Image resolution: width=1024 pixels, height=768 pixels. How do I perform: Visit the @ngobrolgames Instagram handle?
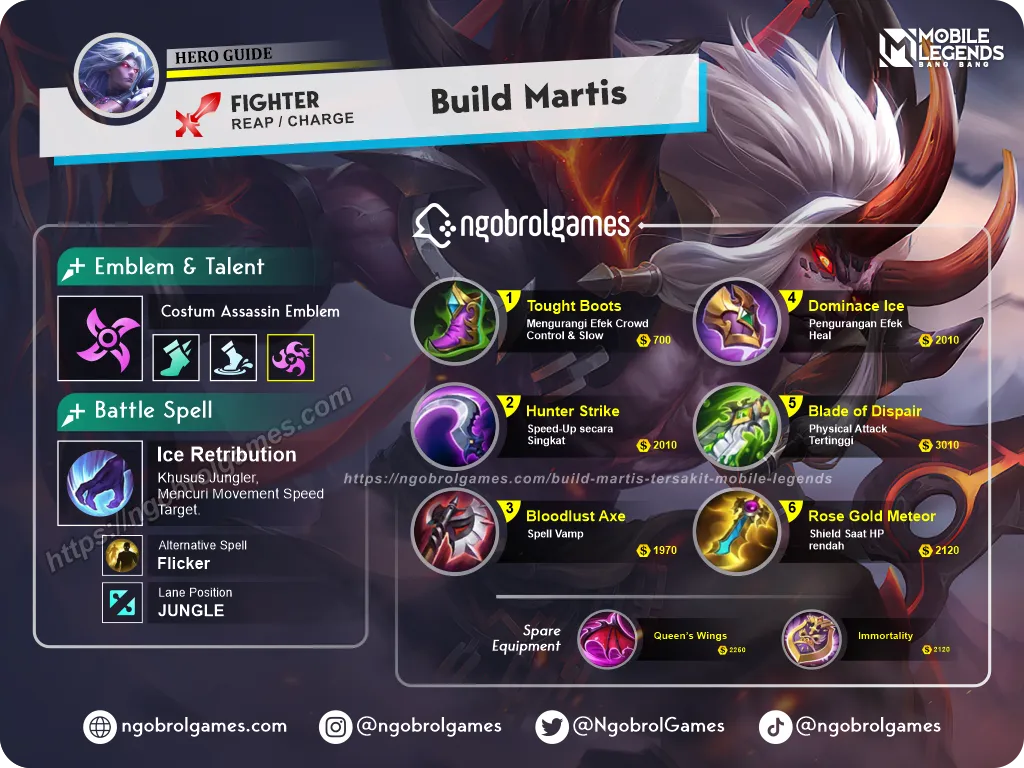pos(411,726)
